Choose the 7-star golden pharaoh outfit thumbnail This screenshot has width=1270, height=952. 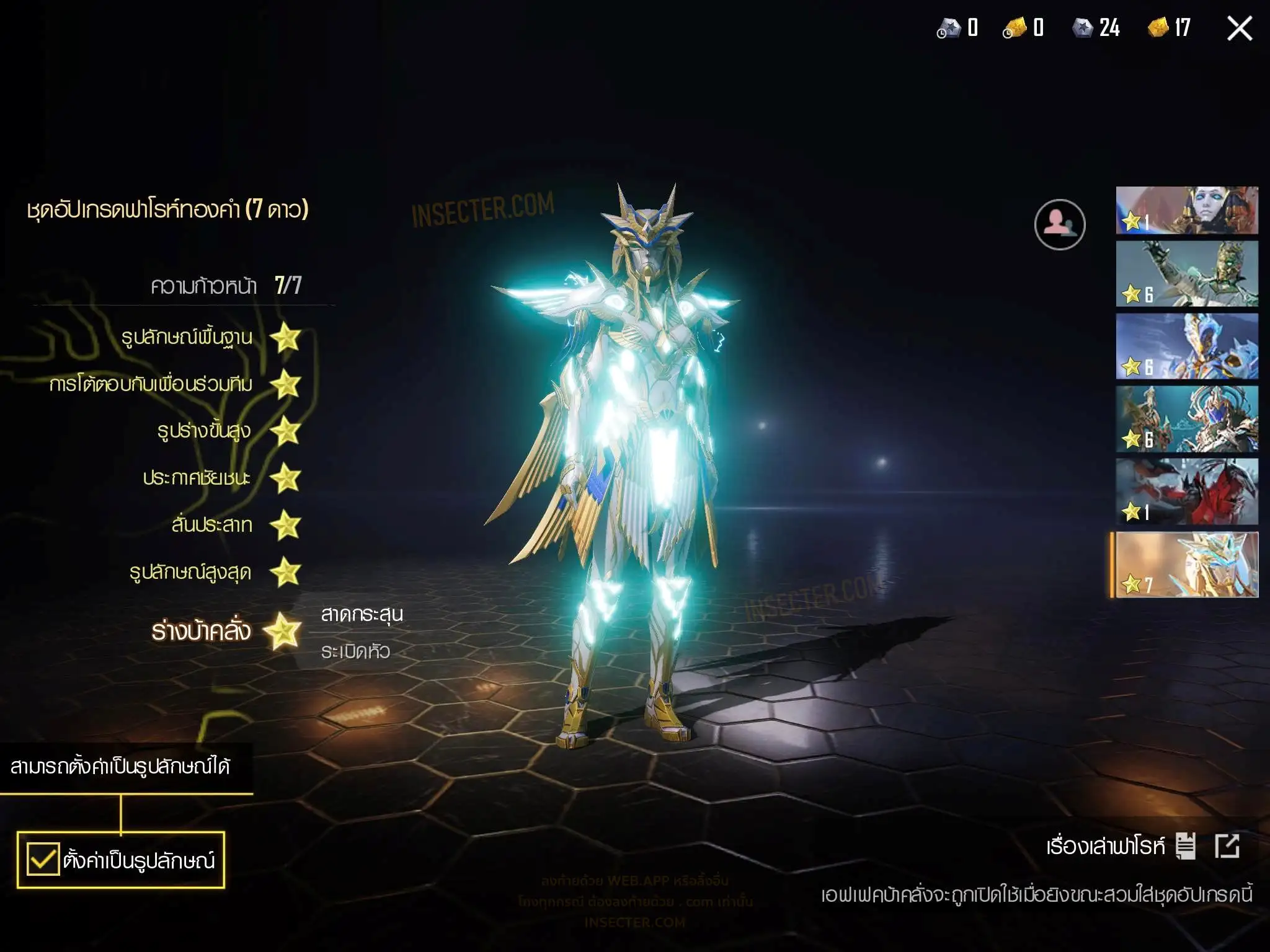pyautogui.click(x=1186, y=565)
